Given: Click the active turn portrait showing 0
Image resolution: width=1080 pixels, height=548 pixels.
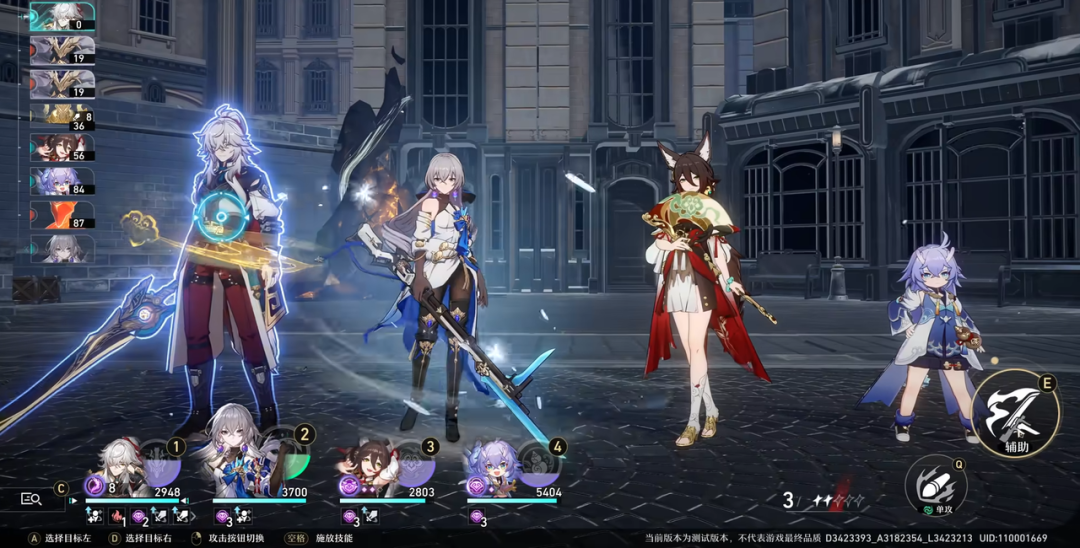Looking at the screenshot, I should [x=62, y=16].
